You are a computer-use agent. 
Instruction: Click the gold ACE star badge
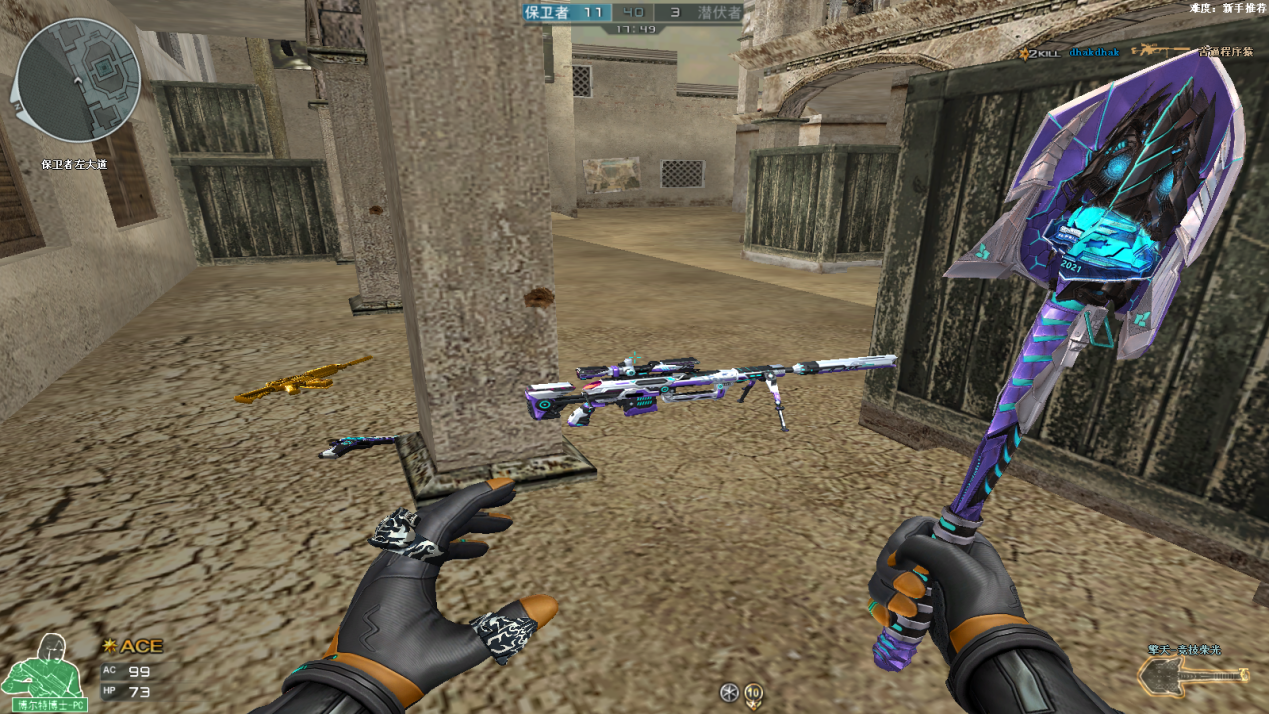[110, 646]
